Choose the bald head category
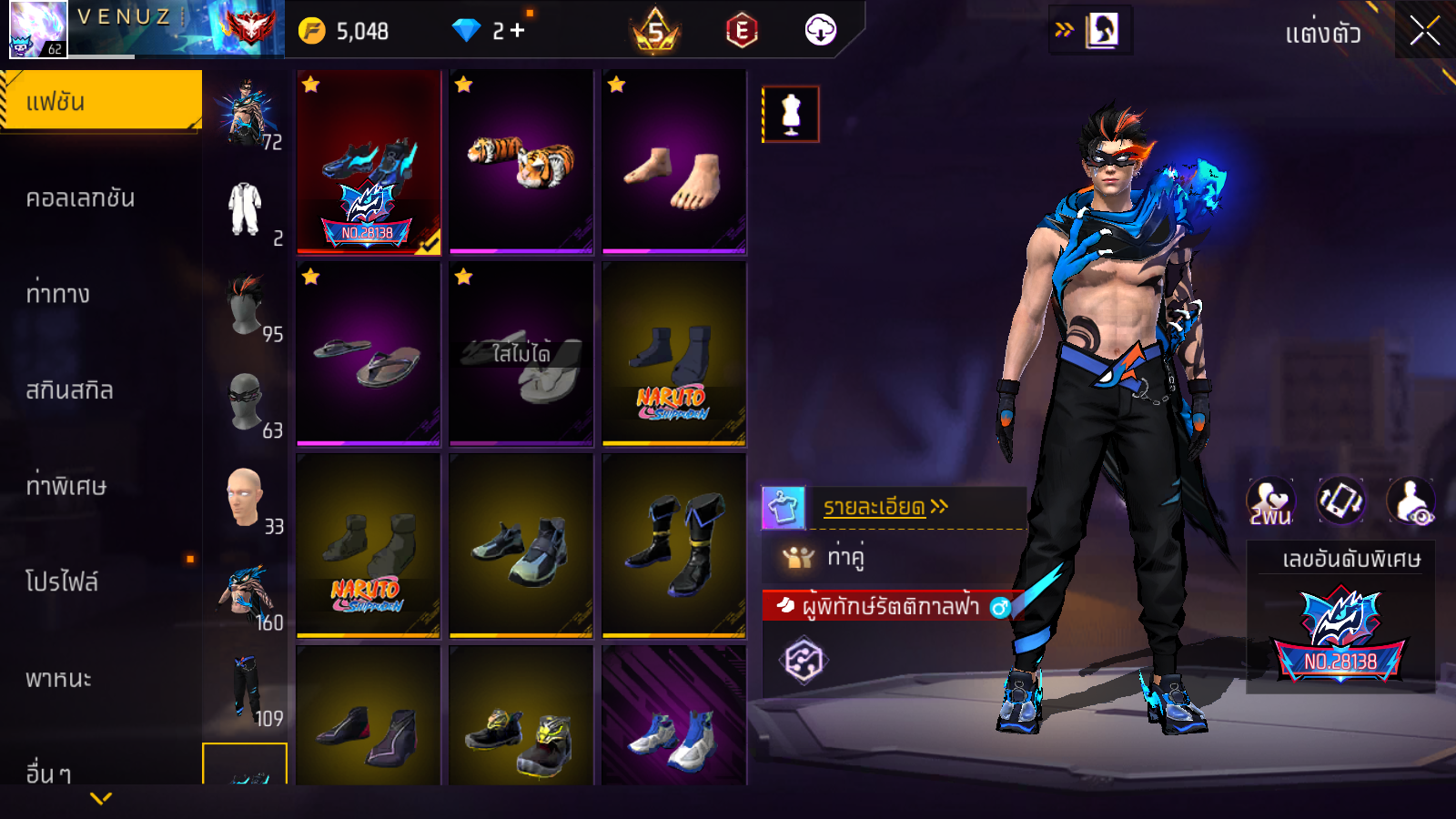This screenshot has width=1456, height=819. point(245,498)
